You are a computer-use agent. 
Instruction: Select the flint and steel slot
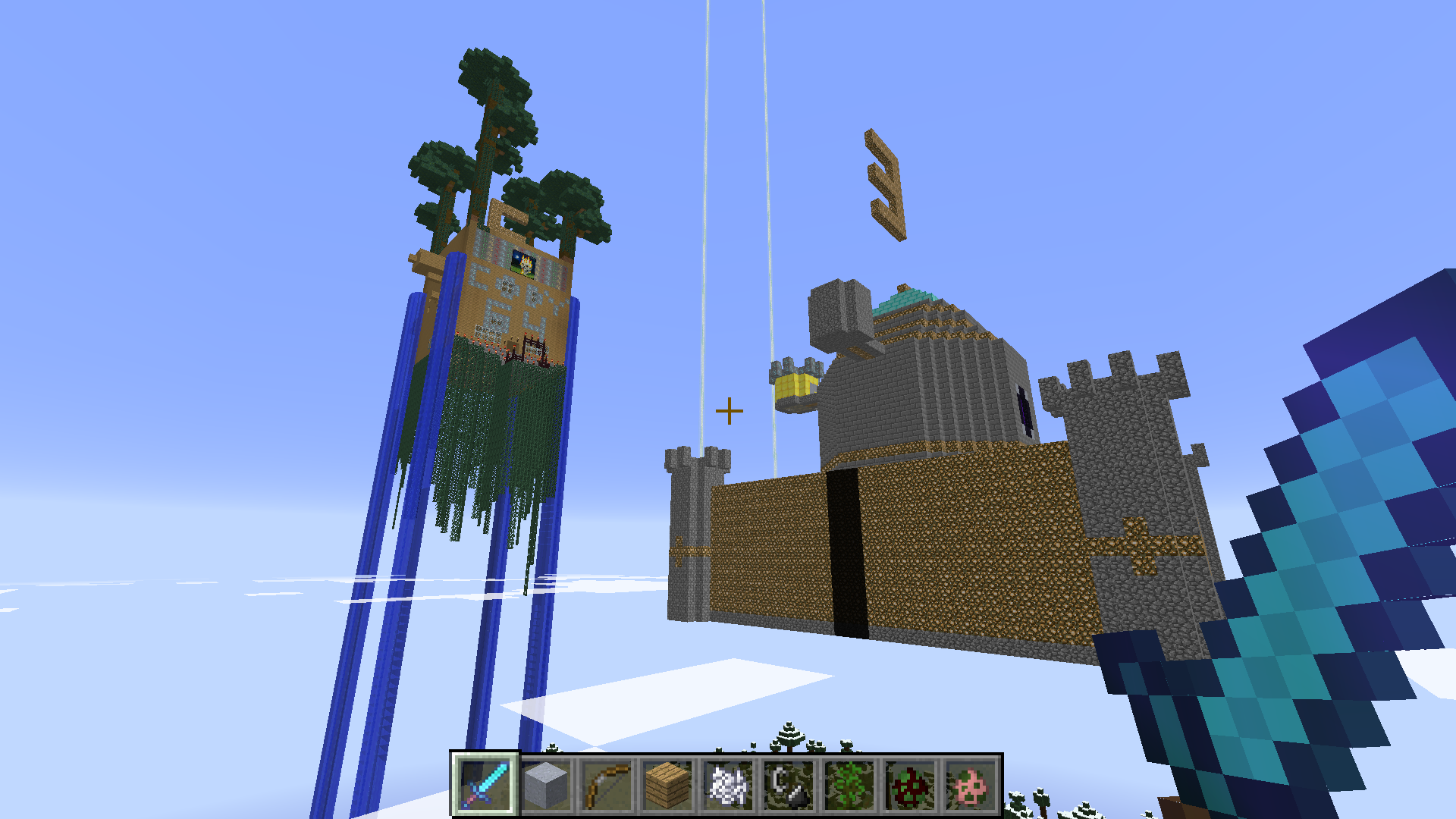pos(789,785)
